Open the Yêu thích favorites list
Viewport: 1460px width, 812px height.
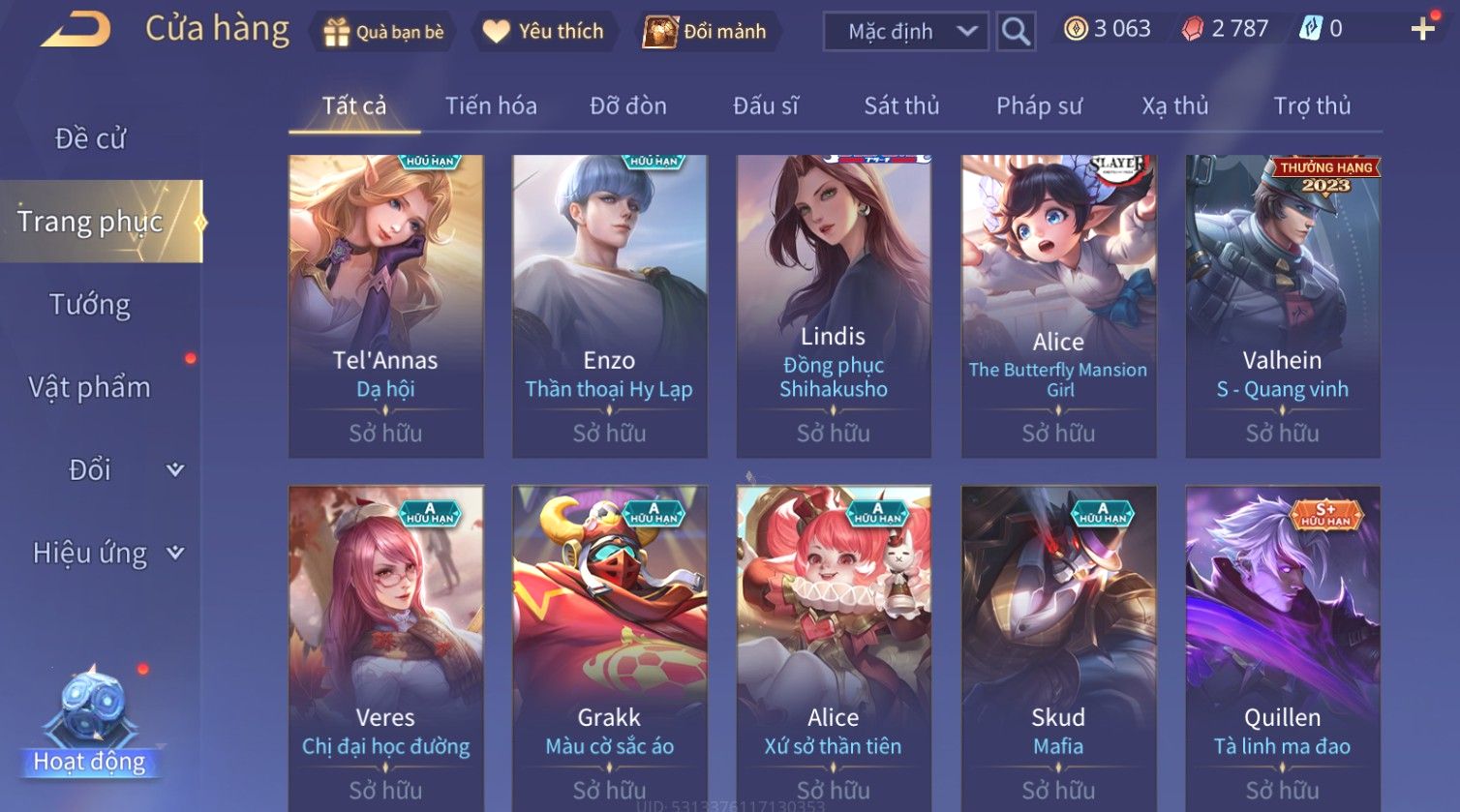coord(543,32)
